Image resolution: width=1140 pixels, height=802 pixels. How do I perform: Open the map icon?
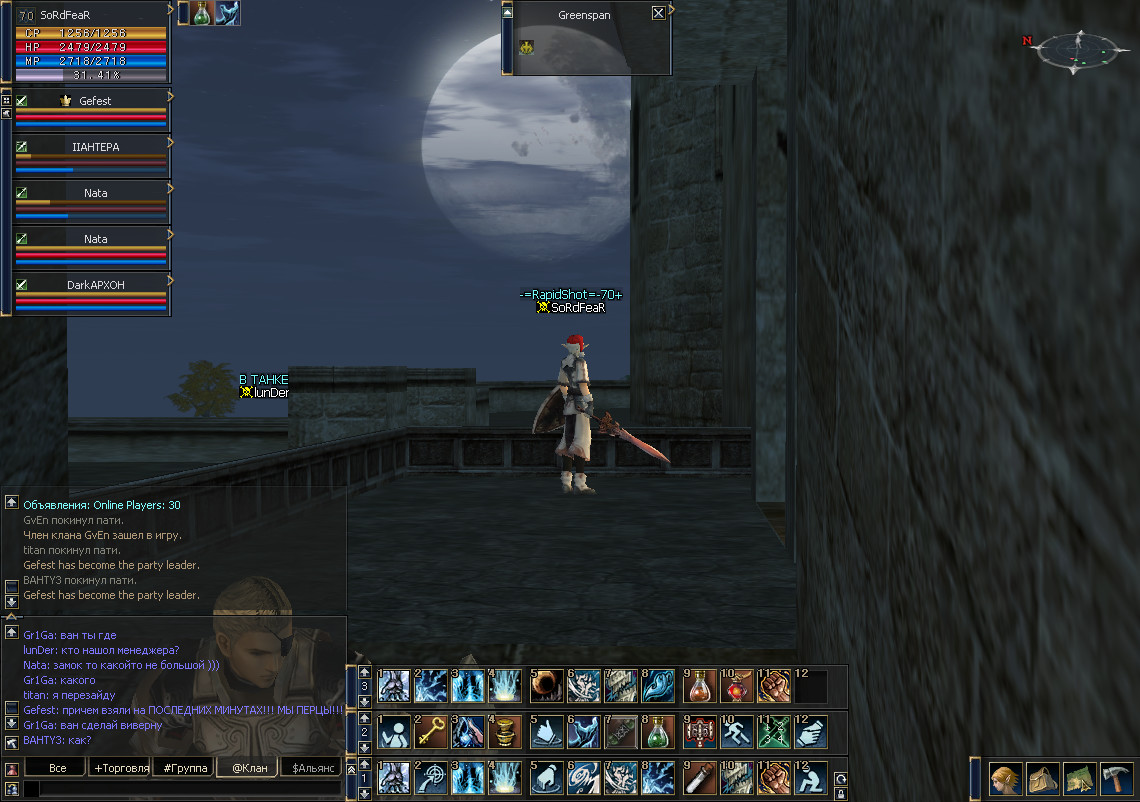1079,778
